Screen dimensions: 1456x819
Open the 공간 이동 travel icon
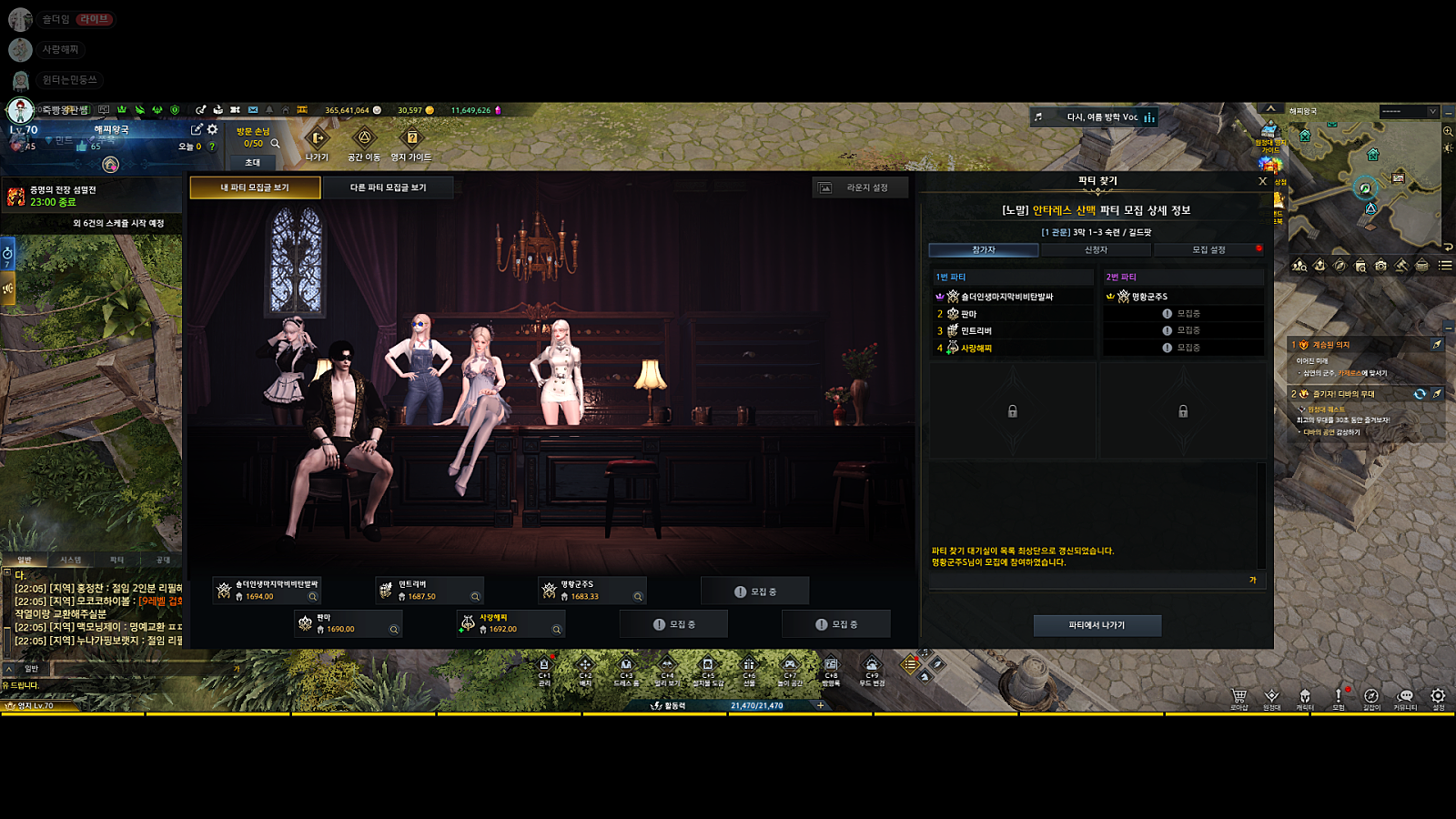(x=364, y=139)
